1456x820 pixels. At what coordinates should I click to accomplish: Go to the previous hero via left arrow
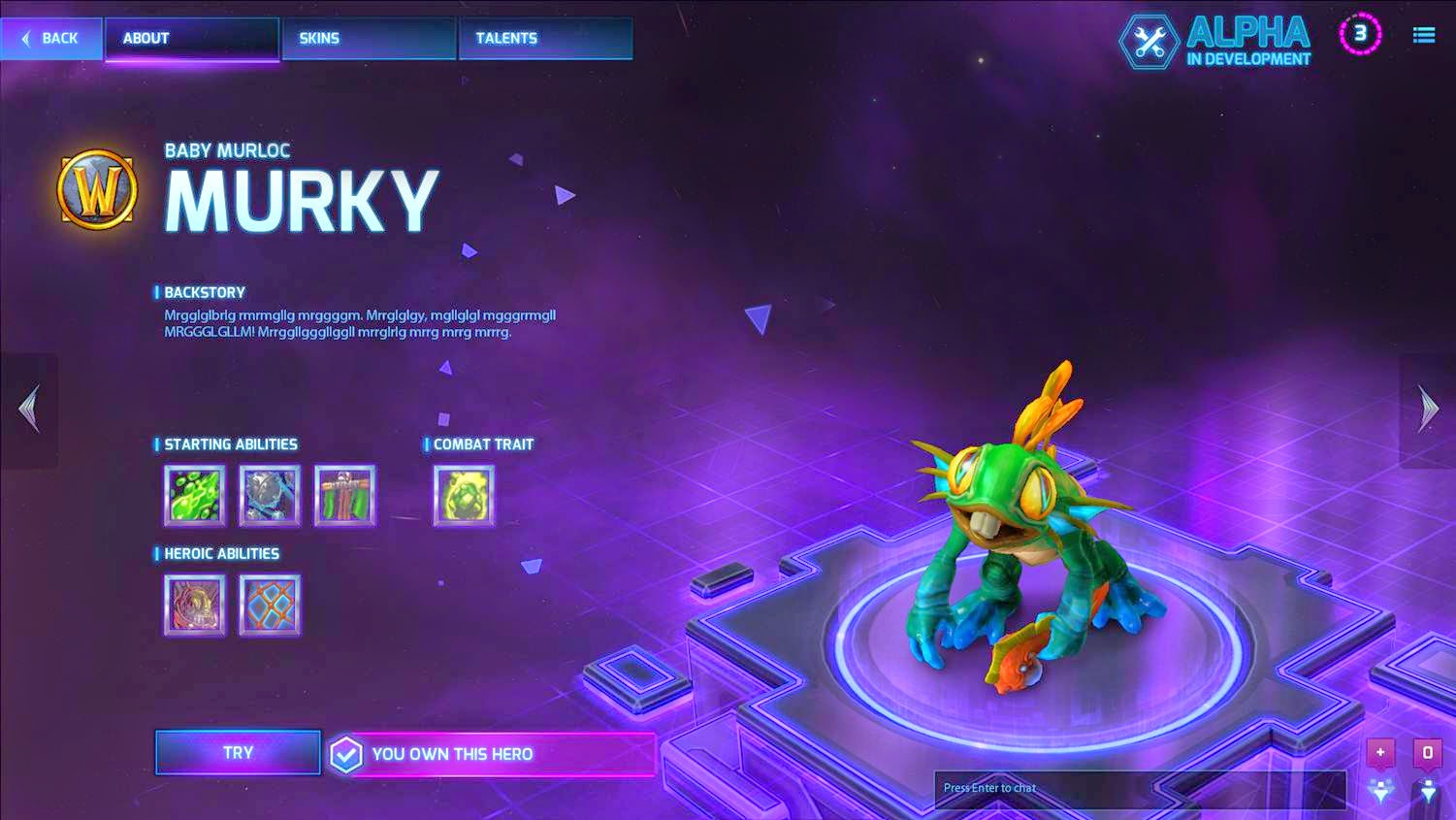28,409
